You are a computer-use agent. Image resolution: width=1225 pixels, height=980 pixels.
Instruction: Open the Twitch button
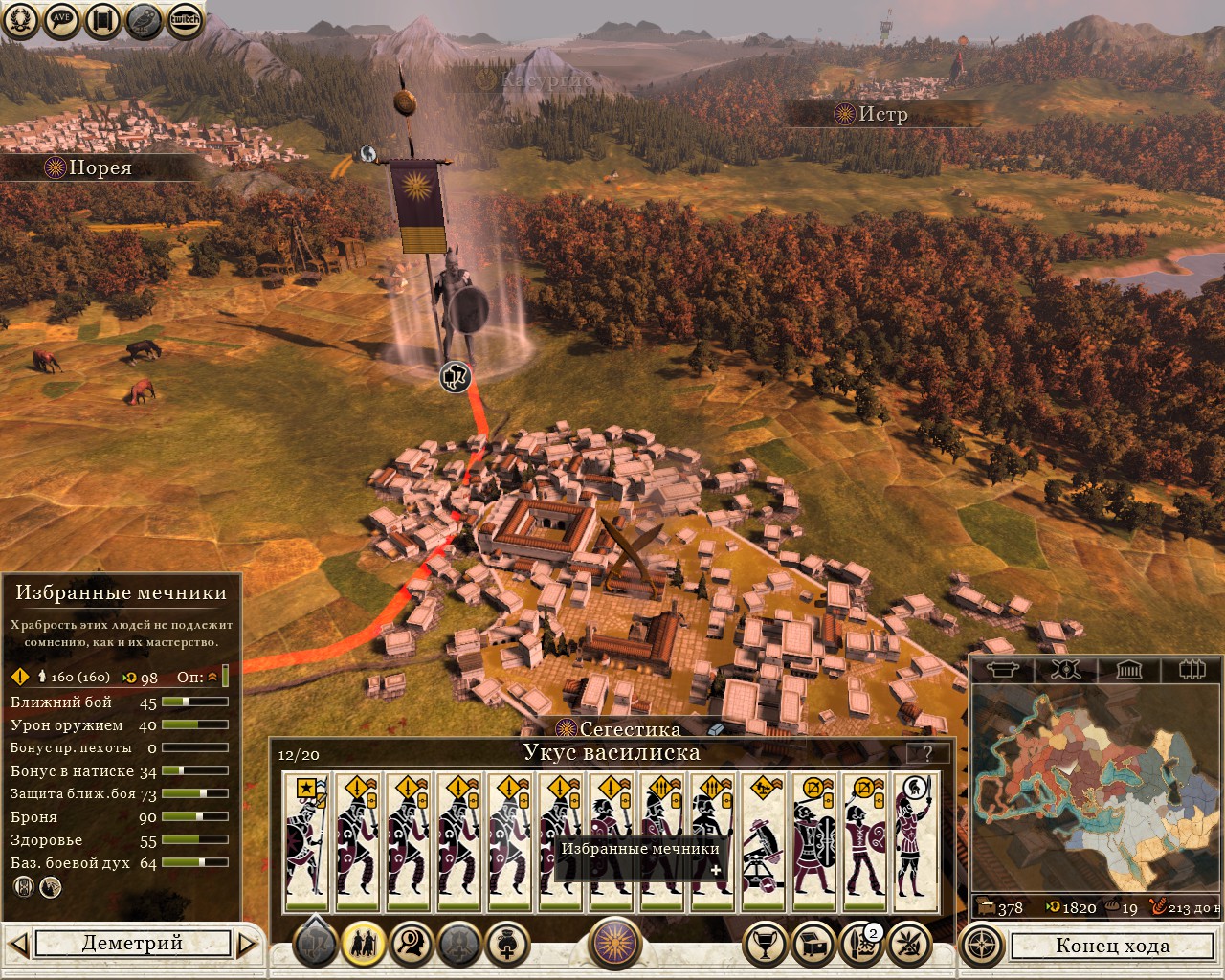click(x=185, y=20)
